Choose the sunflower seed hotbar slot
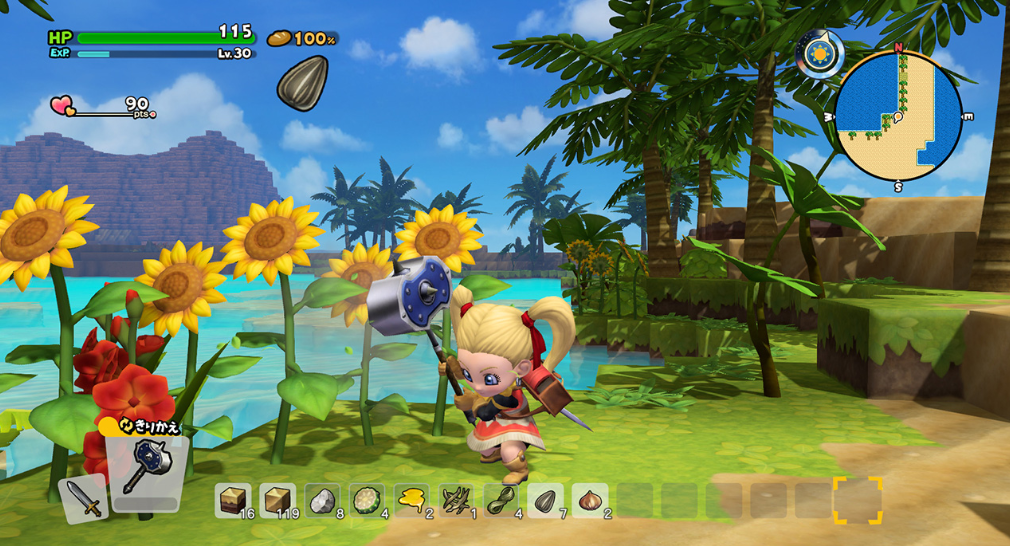 pos(546,500)
